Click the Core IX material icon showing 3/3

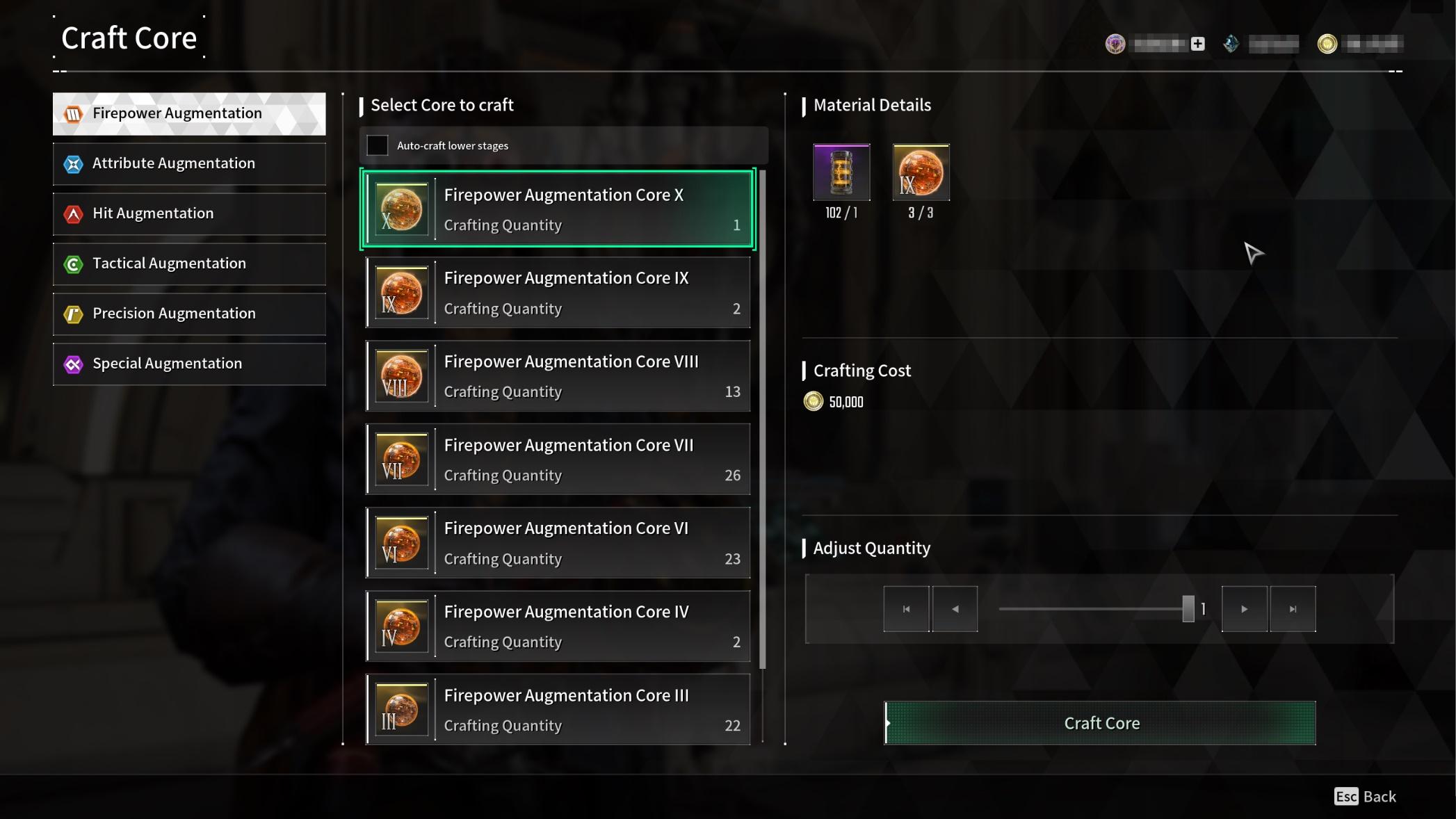coord(921,172)
